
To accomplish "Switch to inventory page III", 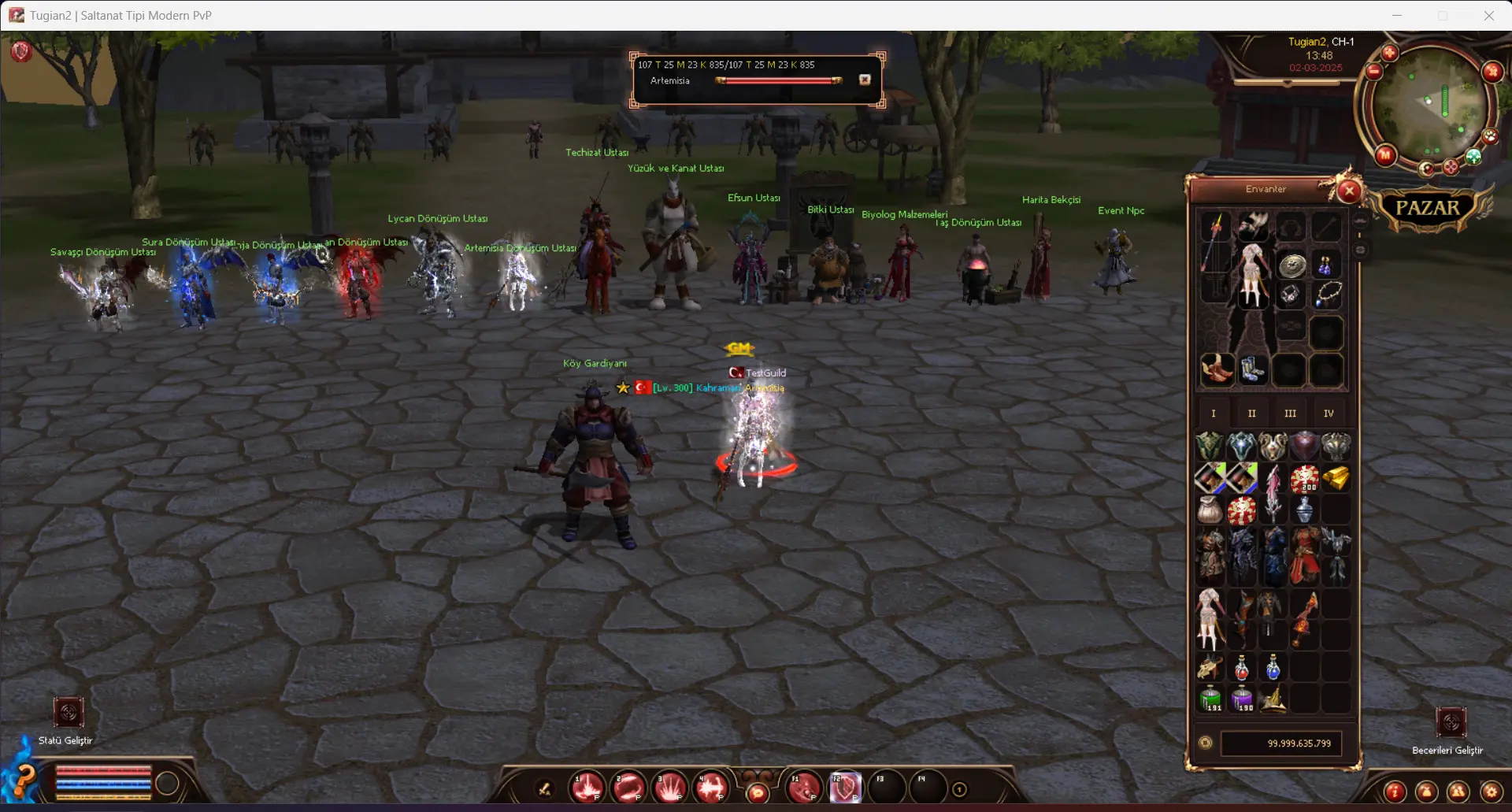I will (x=1290, y=413).
